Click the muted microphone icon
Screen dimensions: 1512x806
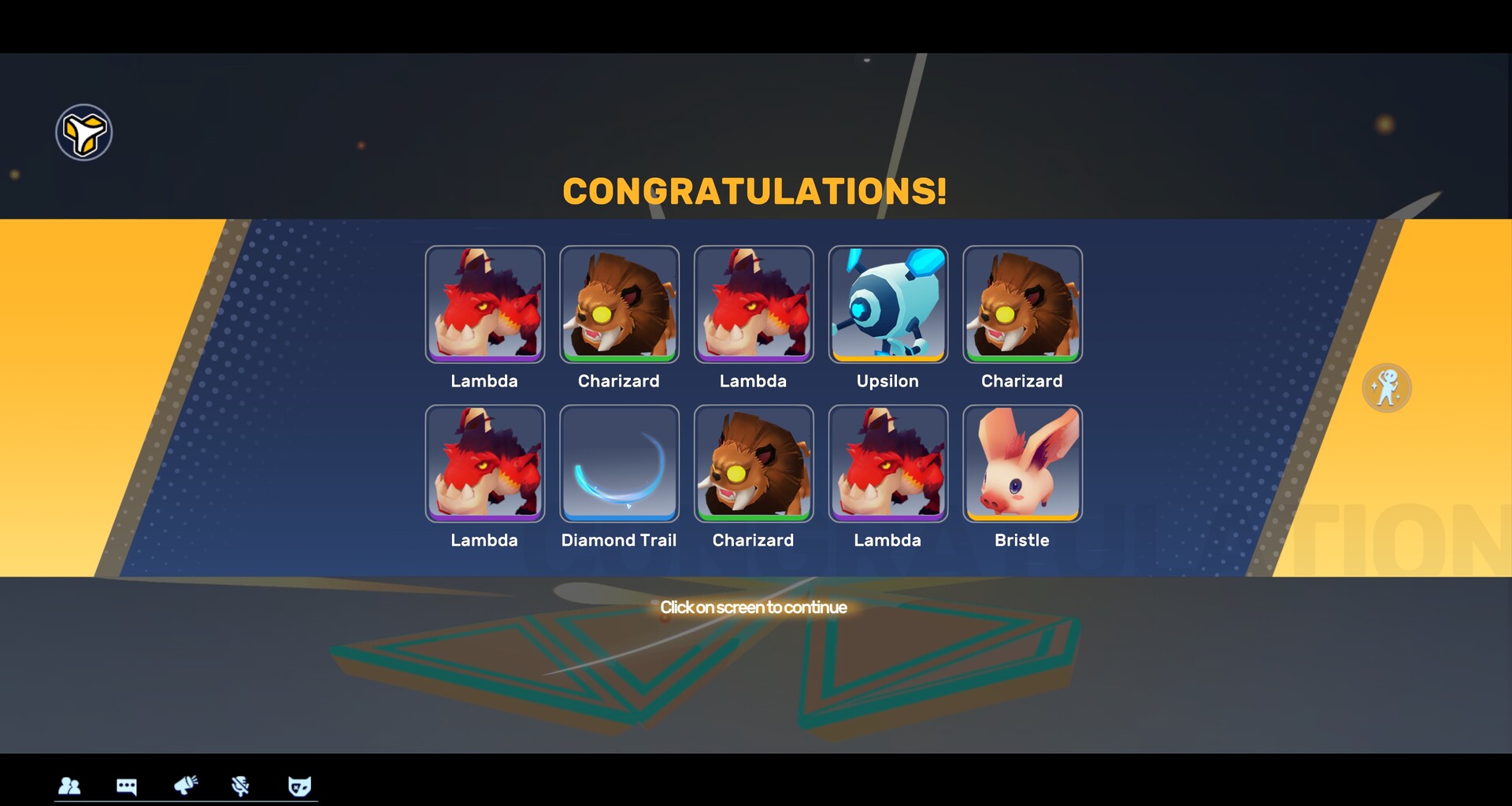240,786
